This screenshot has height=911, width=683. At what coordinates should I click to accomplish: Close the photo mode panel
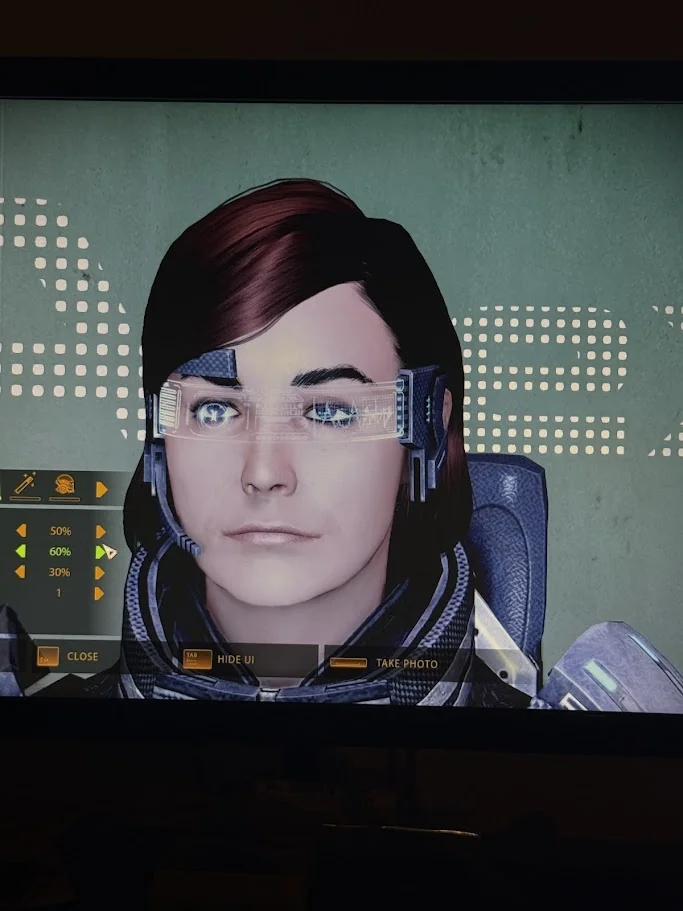[x=68, y=657]
